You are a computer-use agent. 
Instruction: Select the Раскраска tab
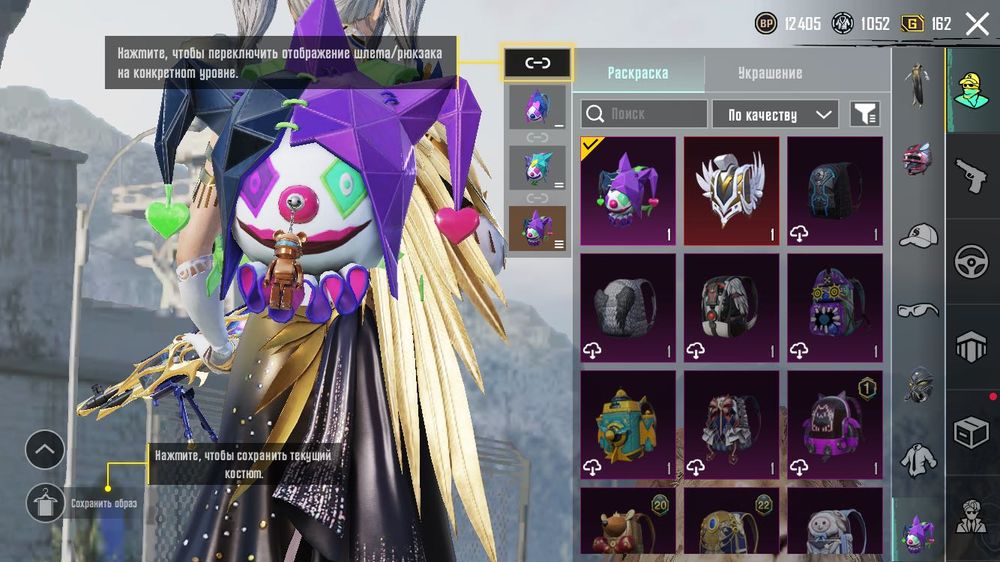coord(638,73)
